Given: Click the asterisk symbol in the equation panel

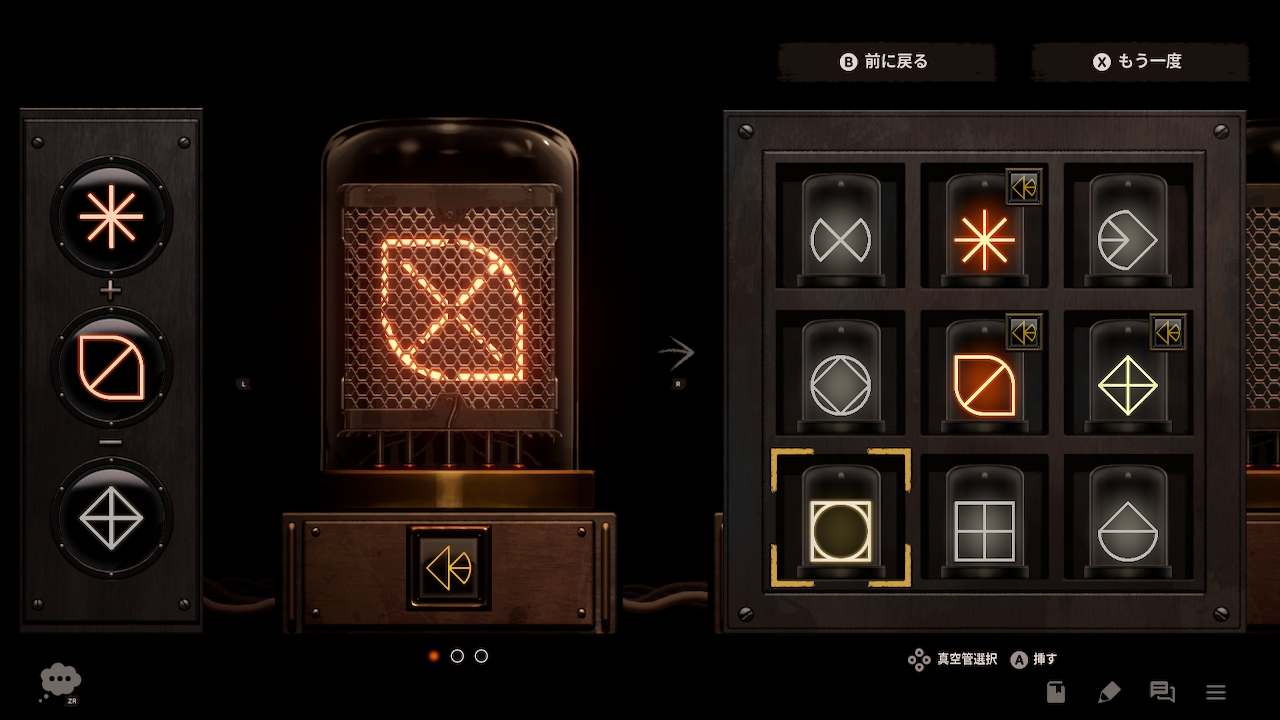Looking at the screenshot, I should (x=111, y=215).
